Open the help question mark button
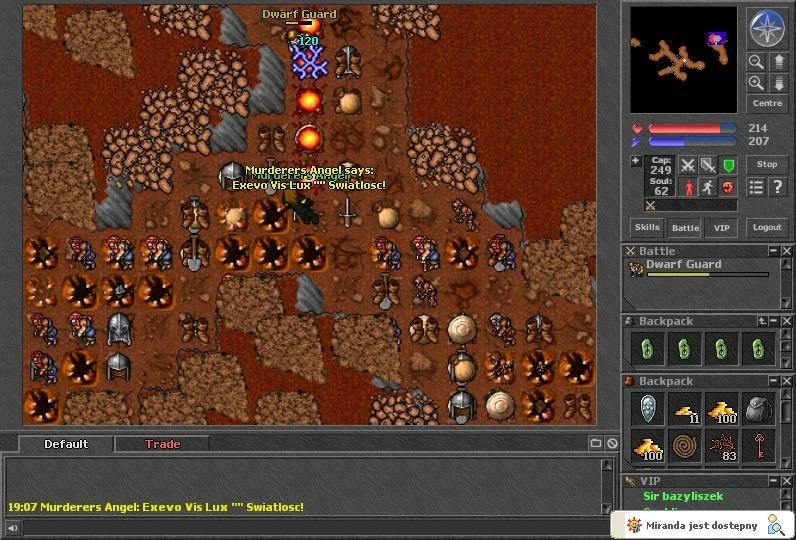796x540 pixels. (778, 187)
